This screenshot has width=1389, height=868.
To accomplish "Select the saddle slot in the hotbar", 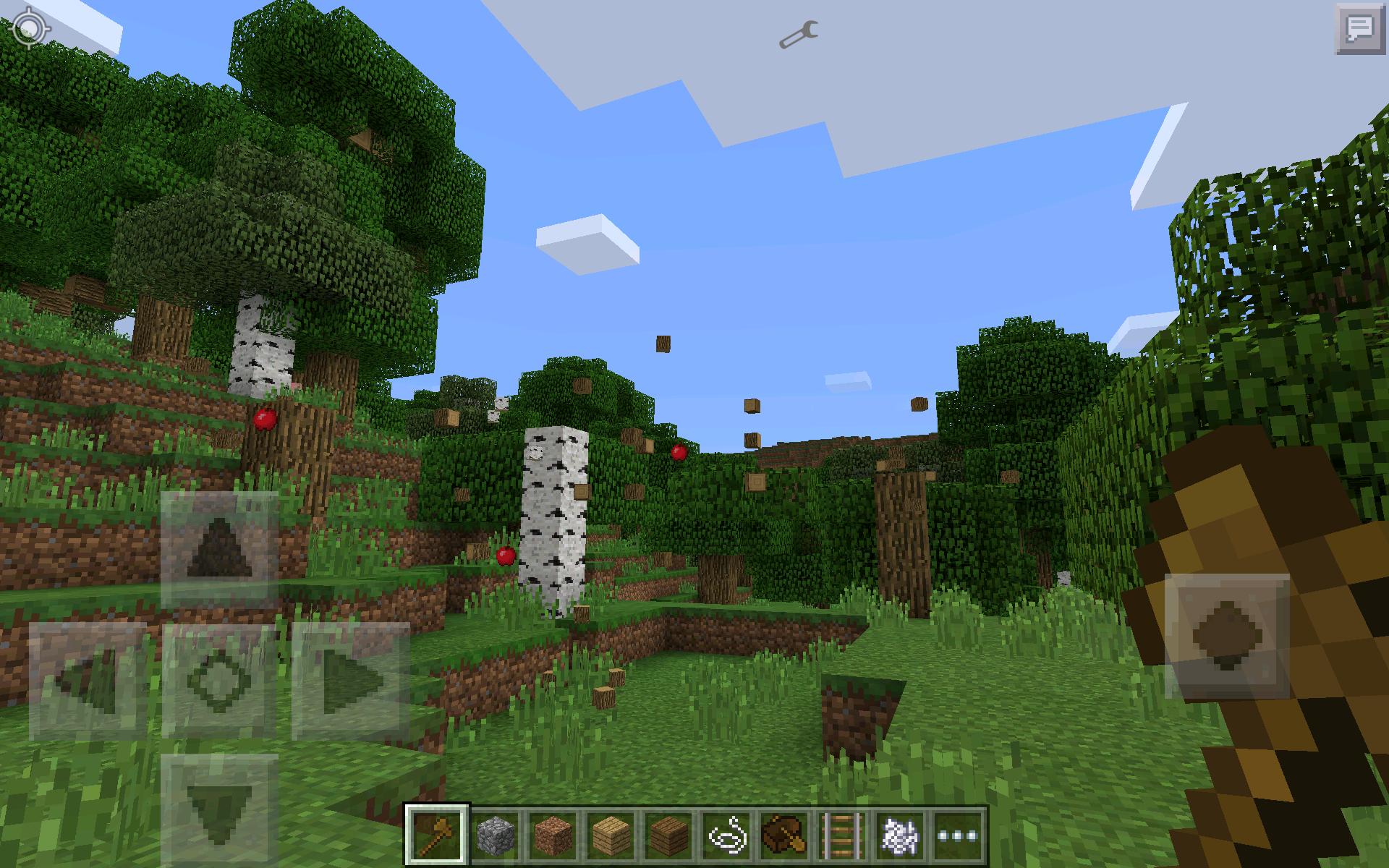I will point(785,833).
